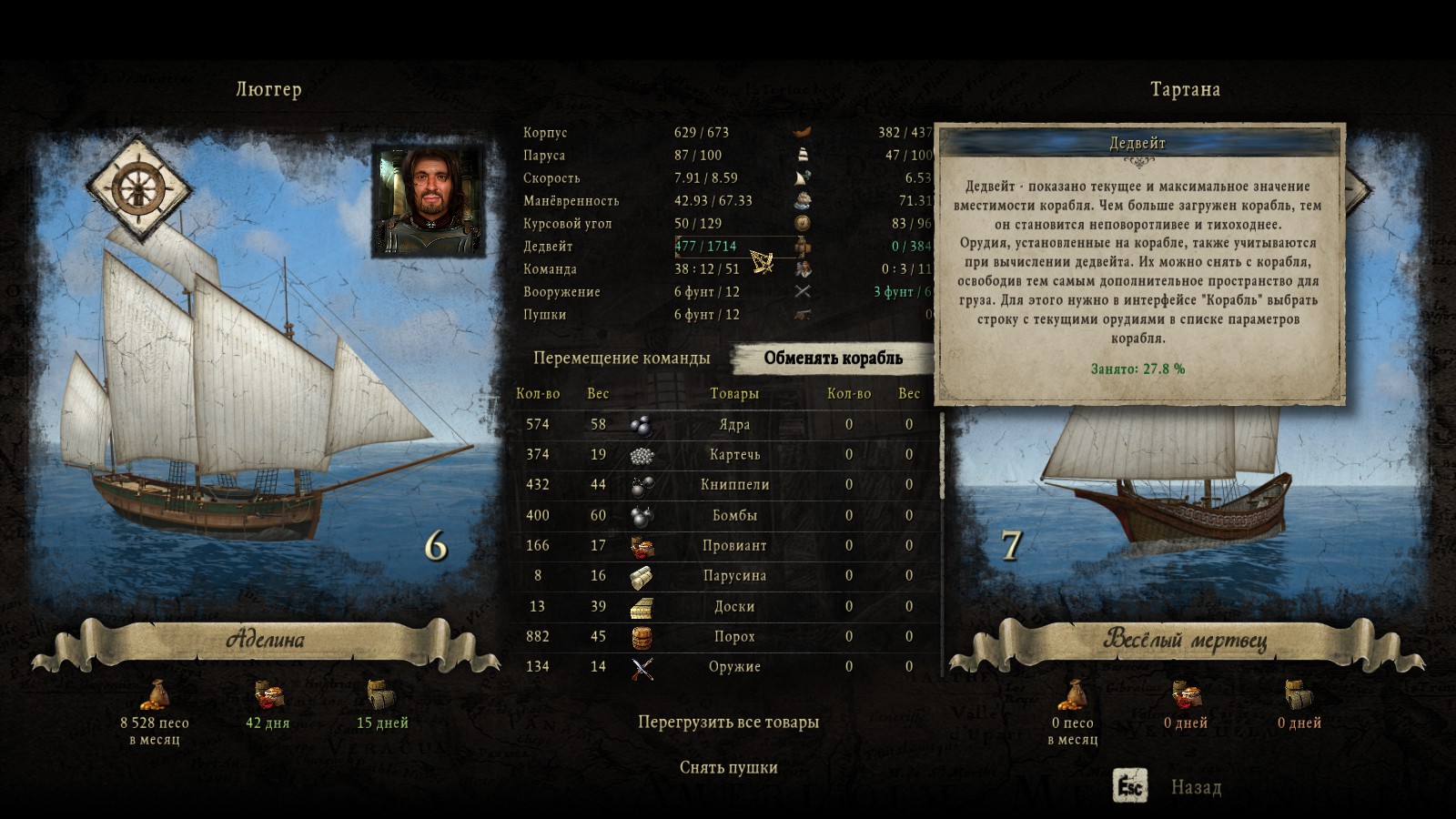The height and width of the screenshot is (819, 1456).
Task: Go back with the Назад button
Action: [x=1195, y=787]
